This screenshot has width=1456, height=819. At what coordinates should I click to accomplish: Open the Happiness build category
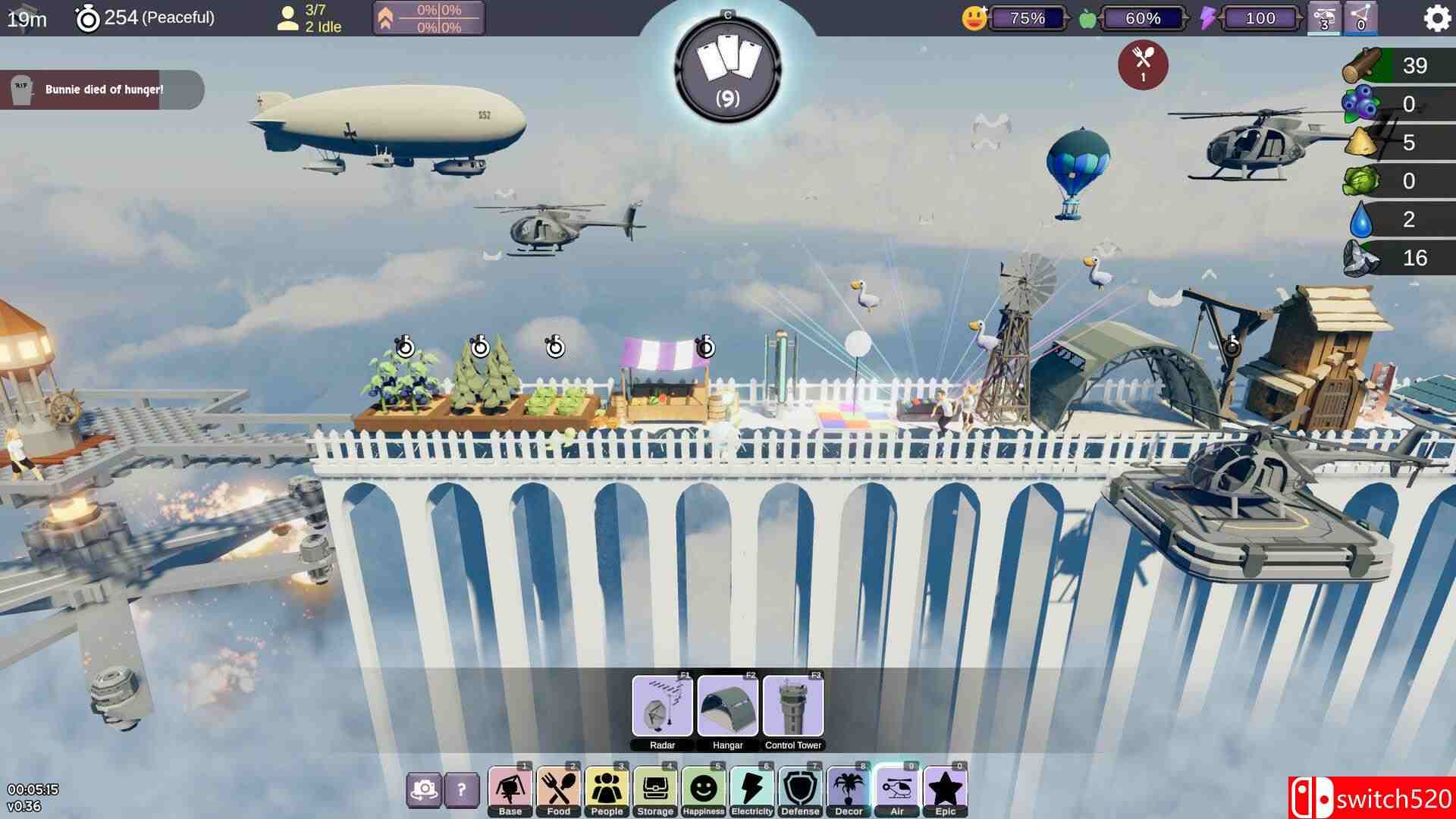704,792
